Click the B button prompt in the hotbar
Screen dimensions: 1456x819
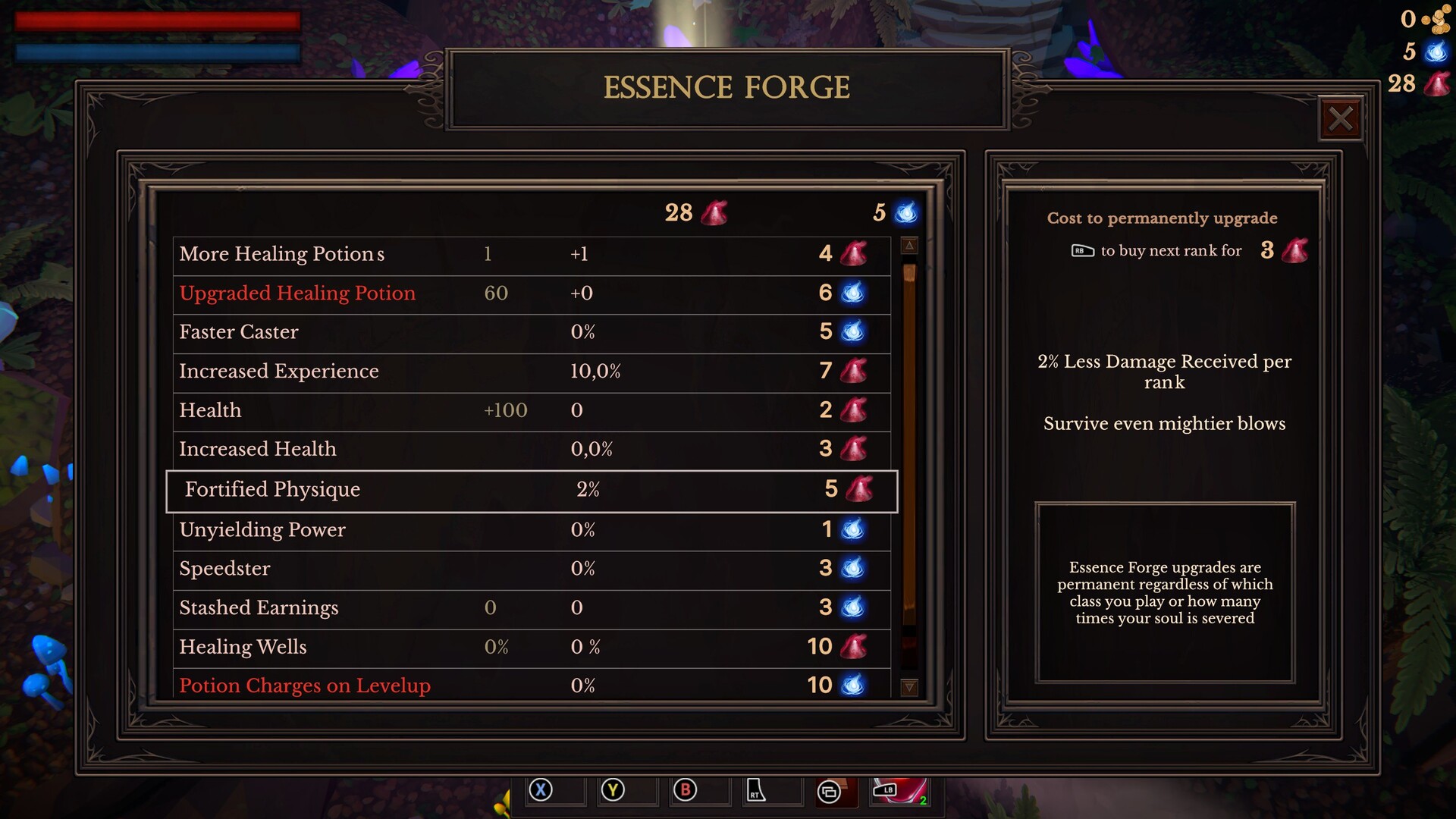(685, 789)
